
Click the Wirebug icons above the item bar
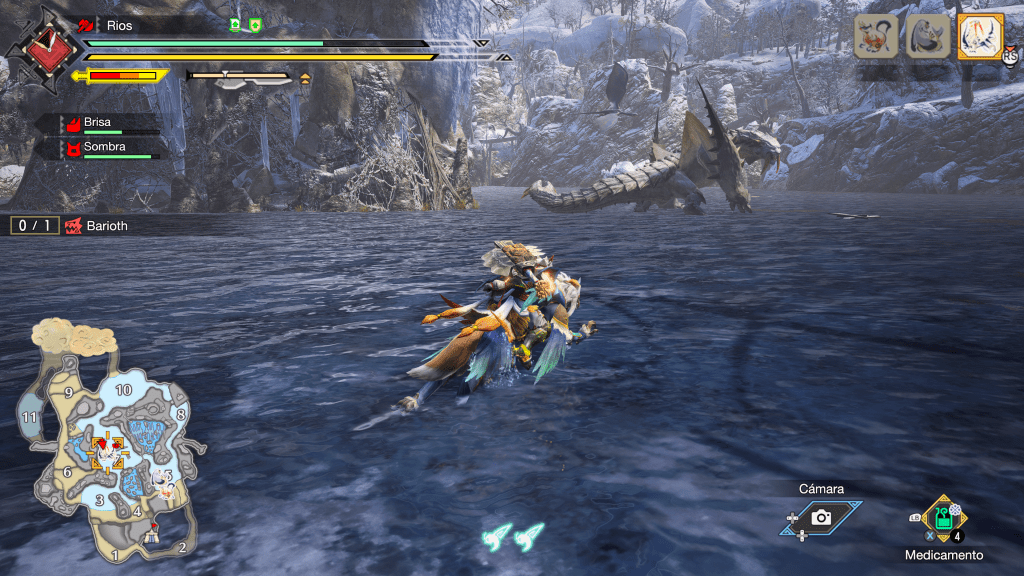tap(512, 536)
